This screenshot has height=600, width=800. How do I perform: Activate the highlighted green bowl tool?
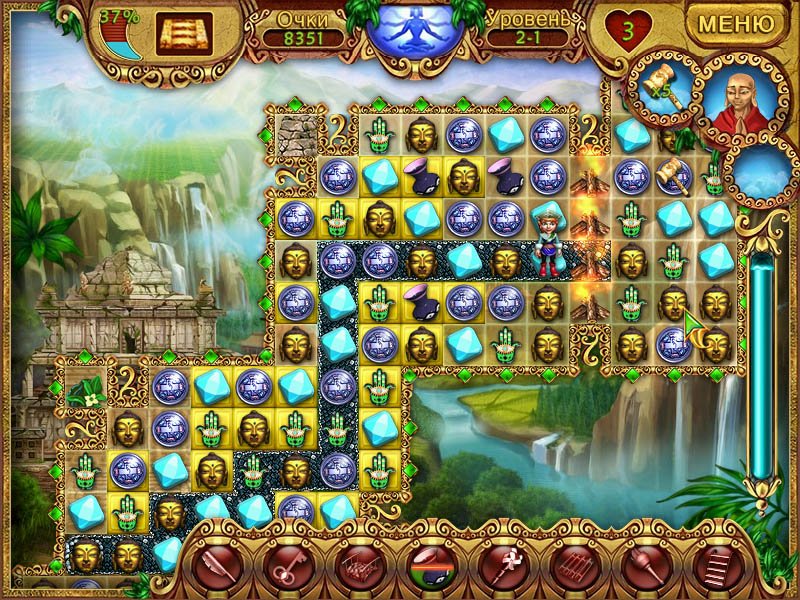click(x=428, y=569)
